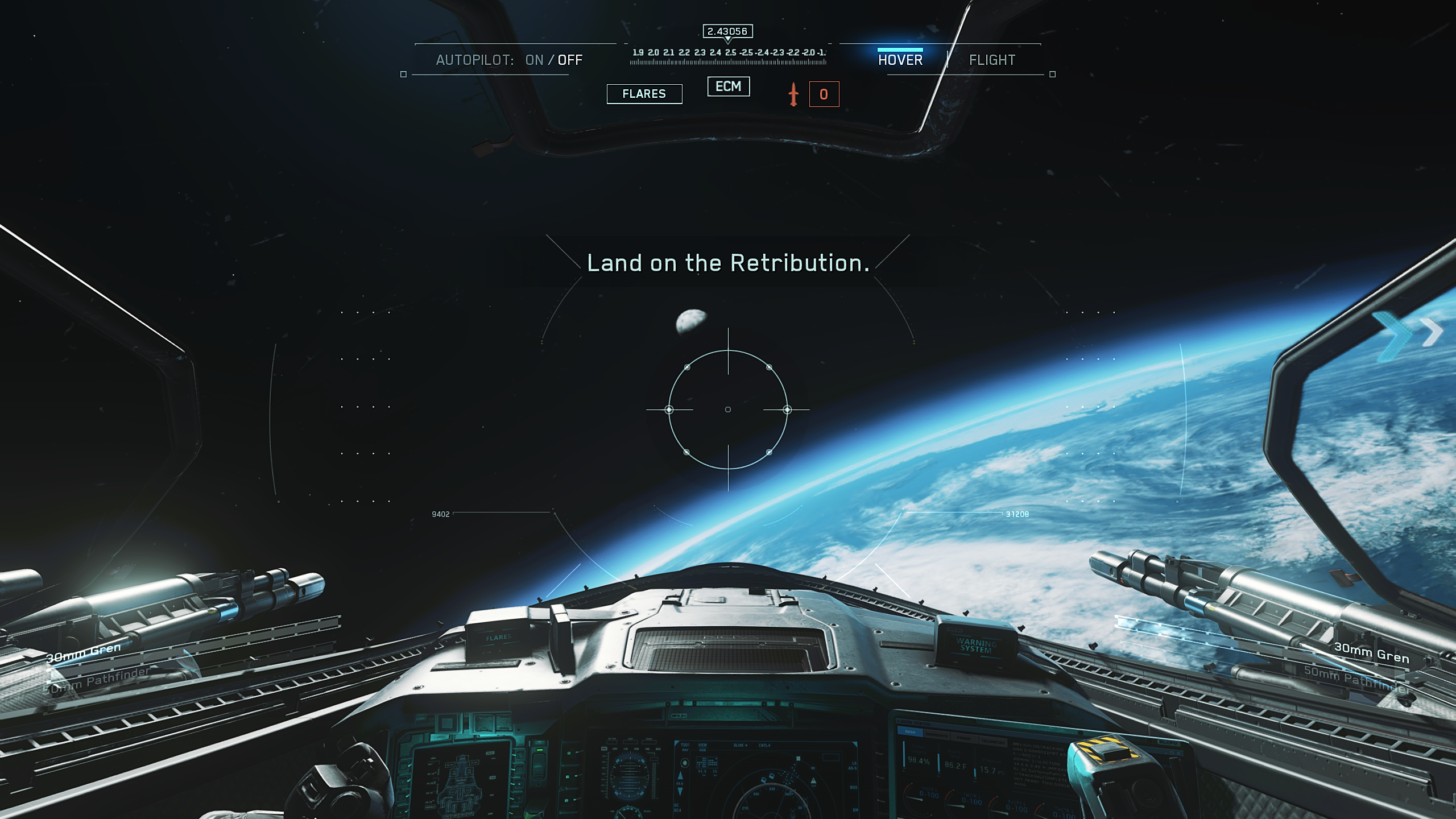Toggle the ECM countermeasure system
The image size is (1456, 819).
point(729,86)
